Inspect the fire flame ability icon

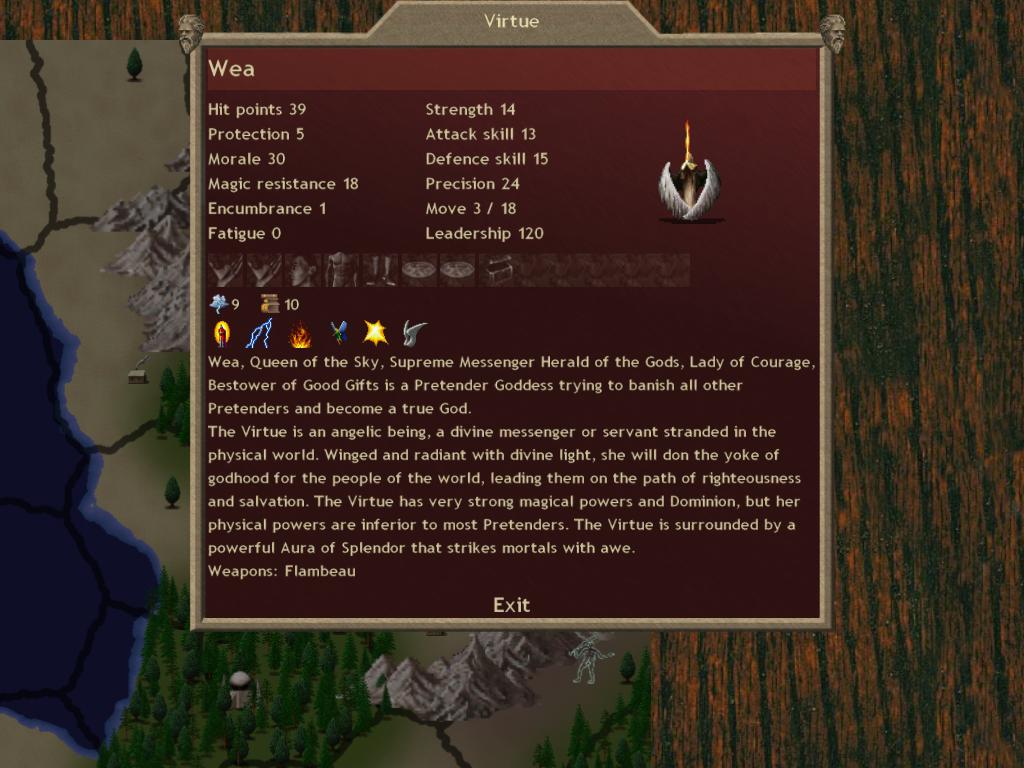coord(299,333)
